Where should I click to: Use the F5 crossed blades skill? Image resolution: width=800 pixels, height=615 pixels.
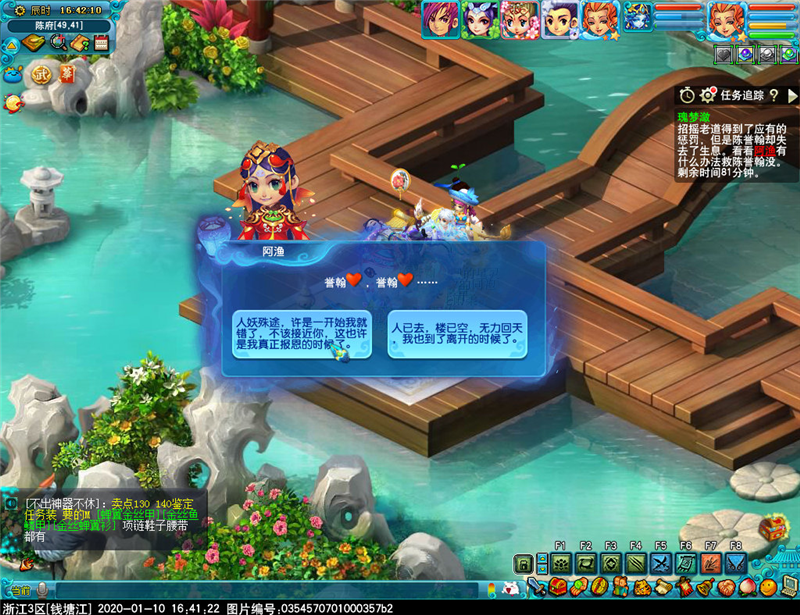pyautogui.click(x=660, y=563)
